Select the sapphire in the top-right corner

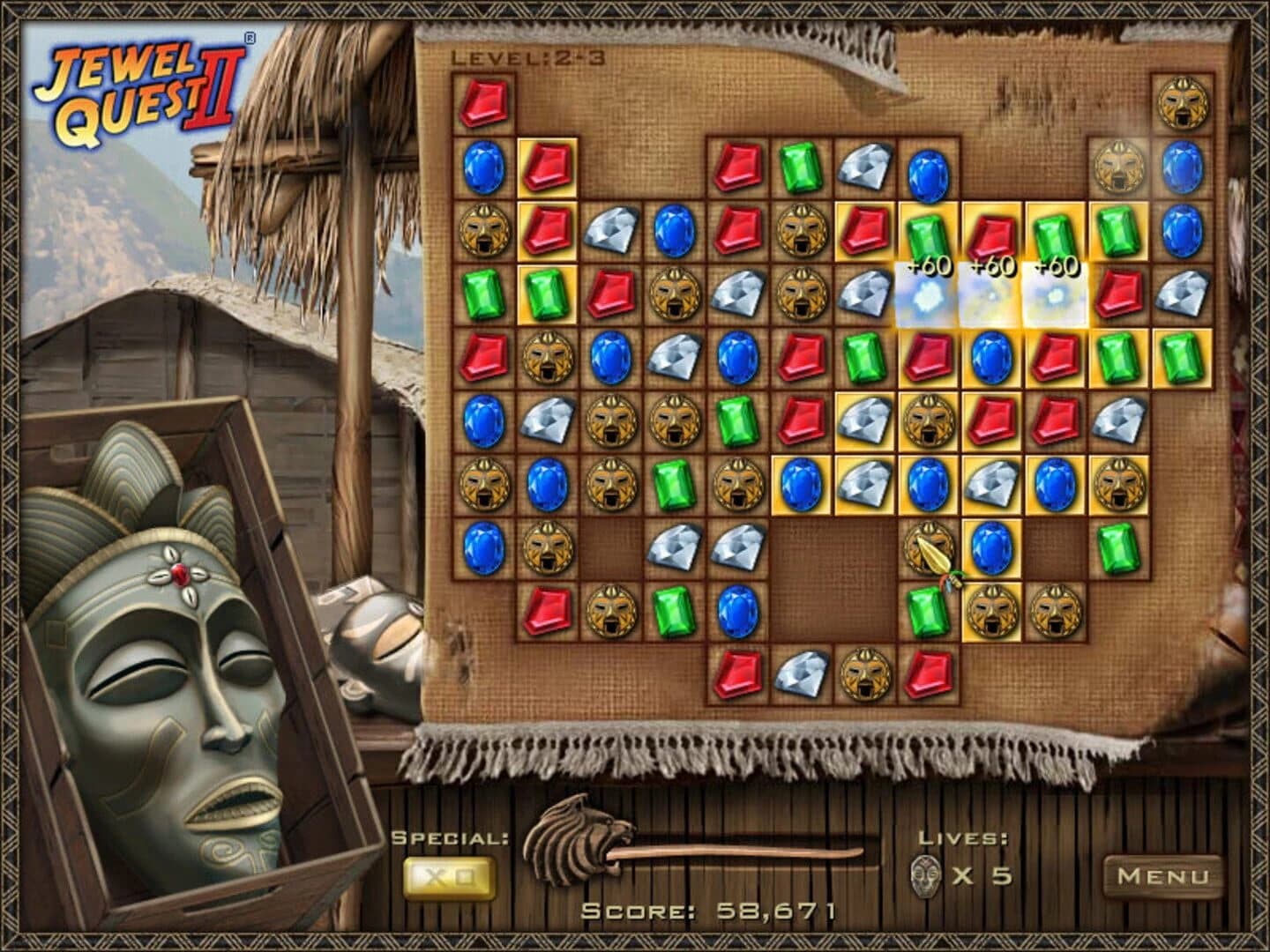[x=1183, y=167]
